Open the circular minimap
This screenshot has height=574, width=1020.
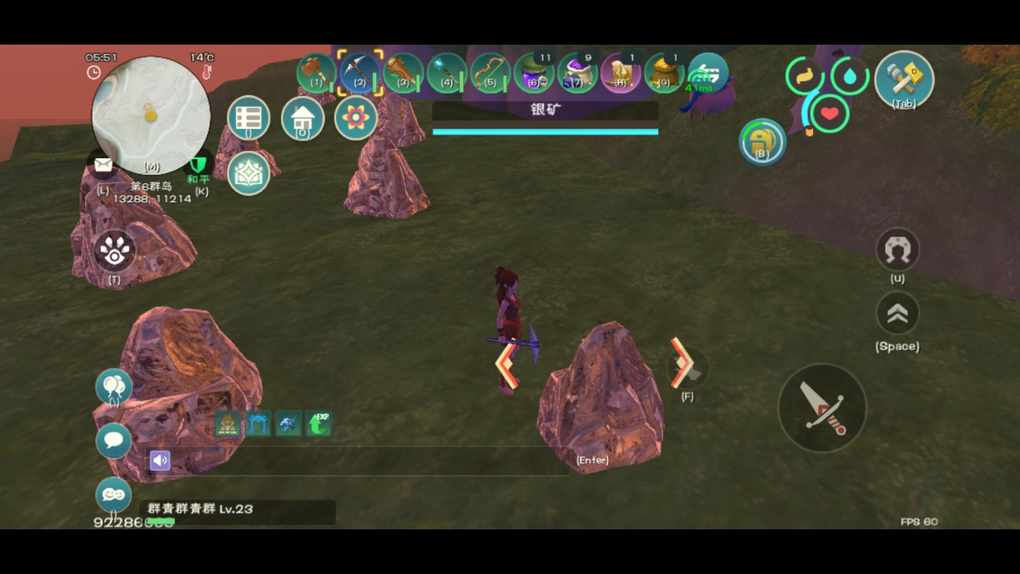point(151,115)
